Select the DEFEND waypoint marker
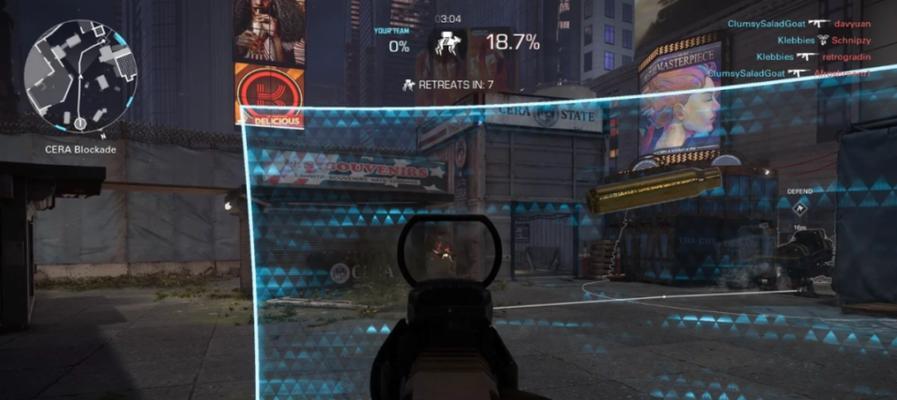The image size is (897, 400). pos(800,209)
